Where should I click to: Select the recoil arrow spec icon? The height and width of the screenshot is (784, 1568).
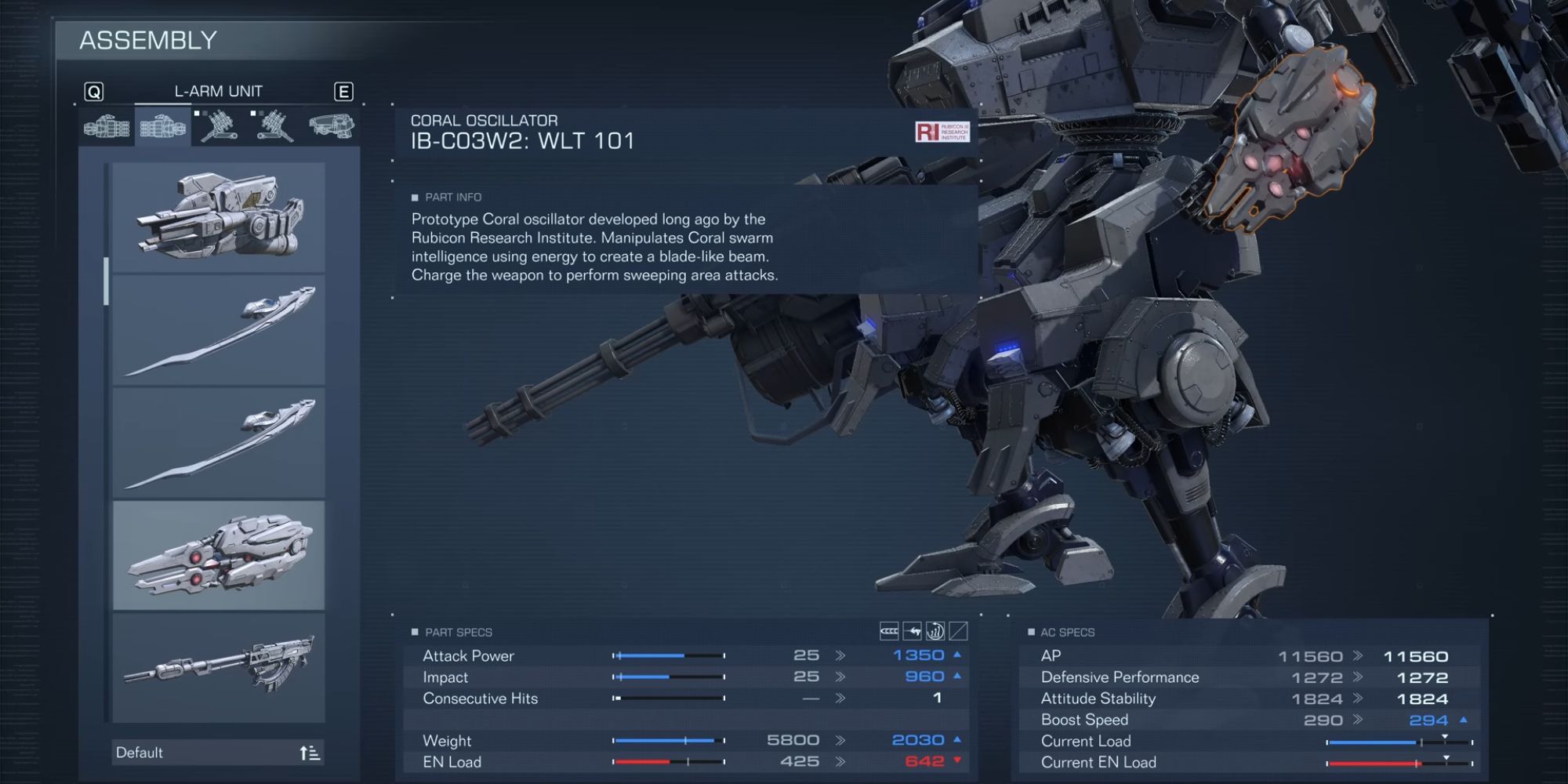click(912, 631)
